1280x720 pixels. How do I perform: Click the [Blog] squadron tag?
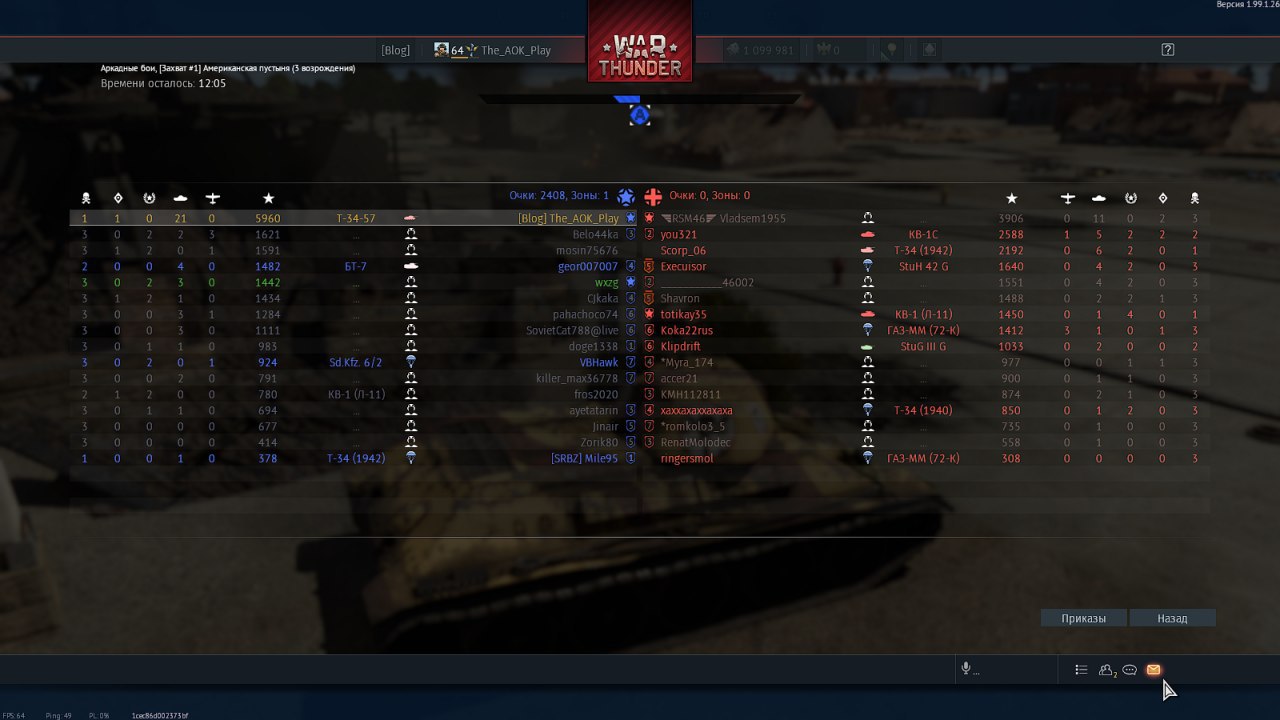pyautogui.click(x=395, y=50)
